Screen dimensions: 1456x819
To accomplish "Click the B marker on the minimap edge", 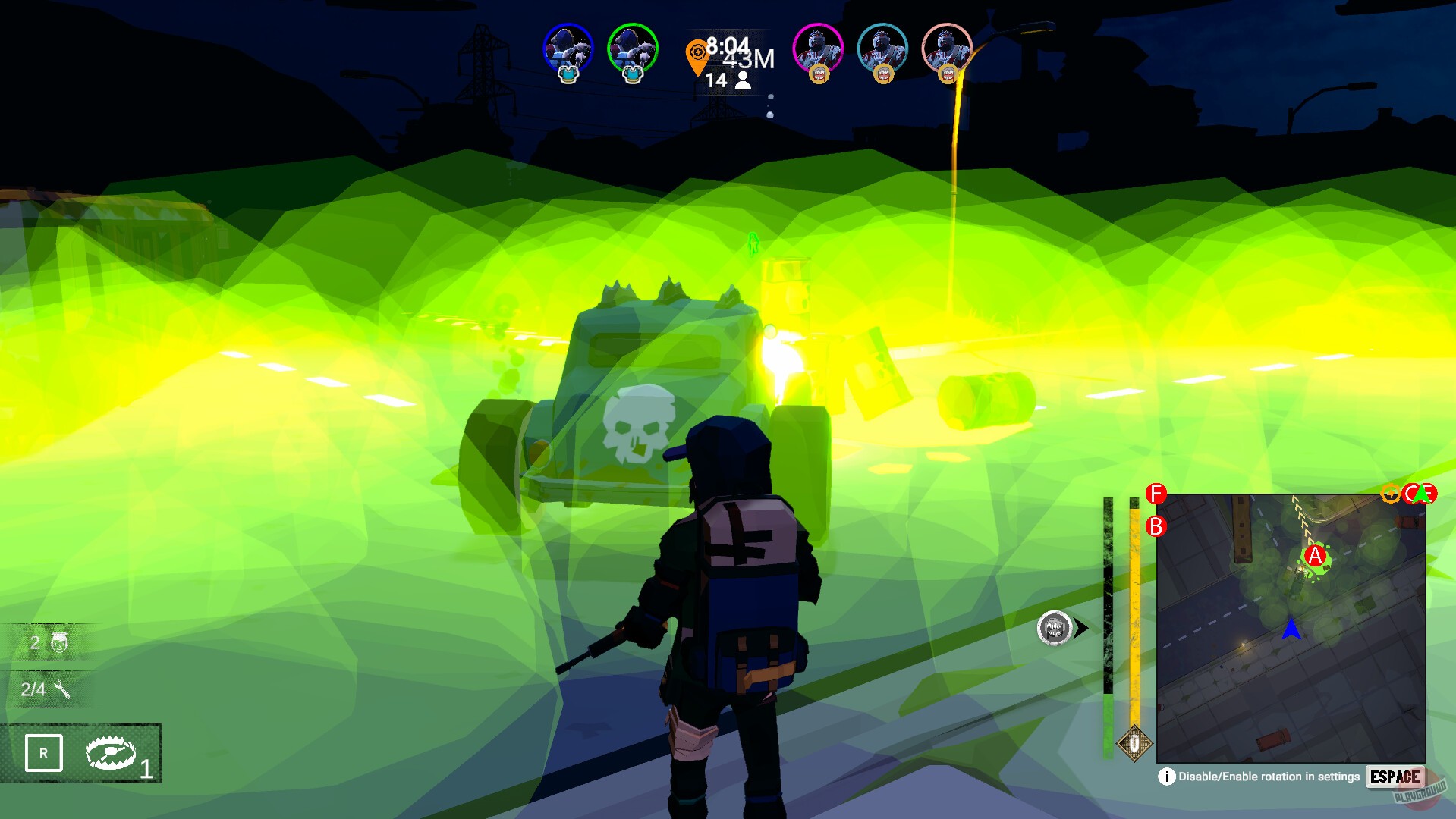I will tap(1154, 526).
